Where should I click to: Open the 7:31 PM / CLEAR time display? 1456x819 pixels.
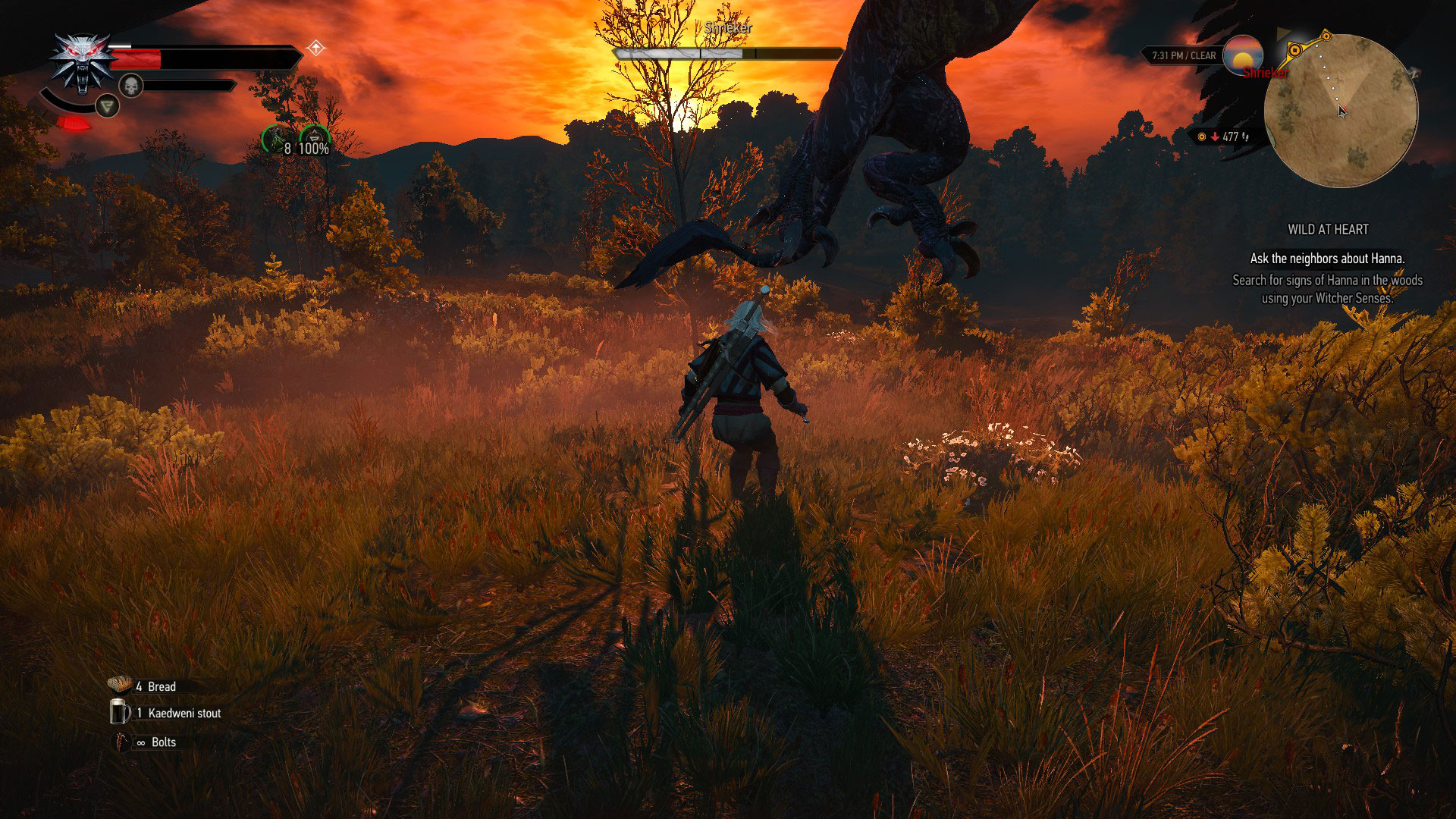(1184, 55)
